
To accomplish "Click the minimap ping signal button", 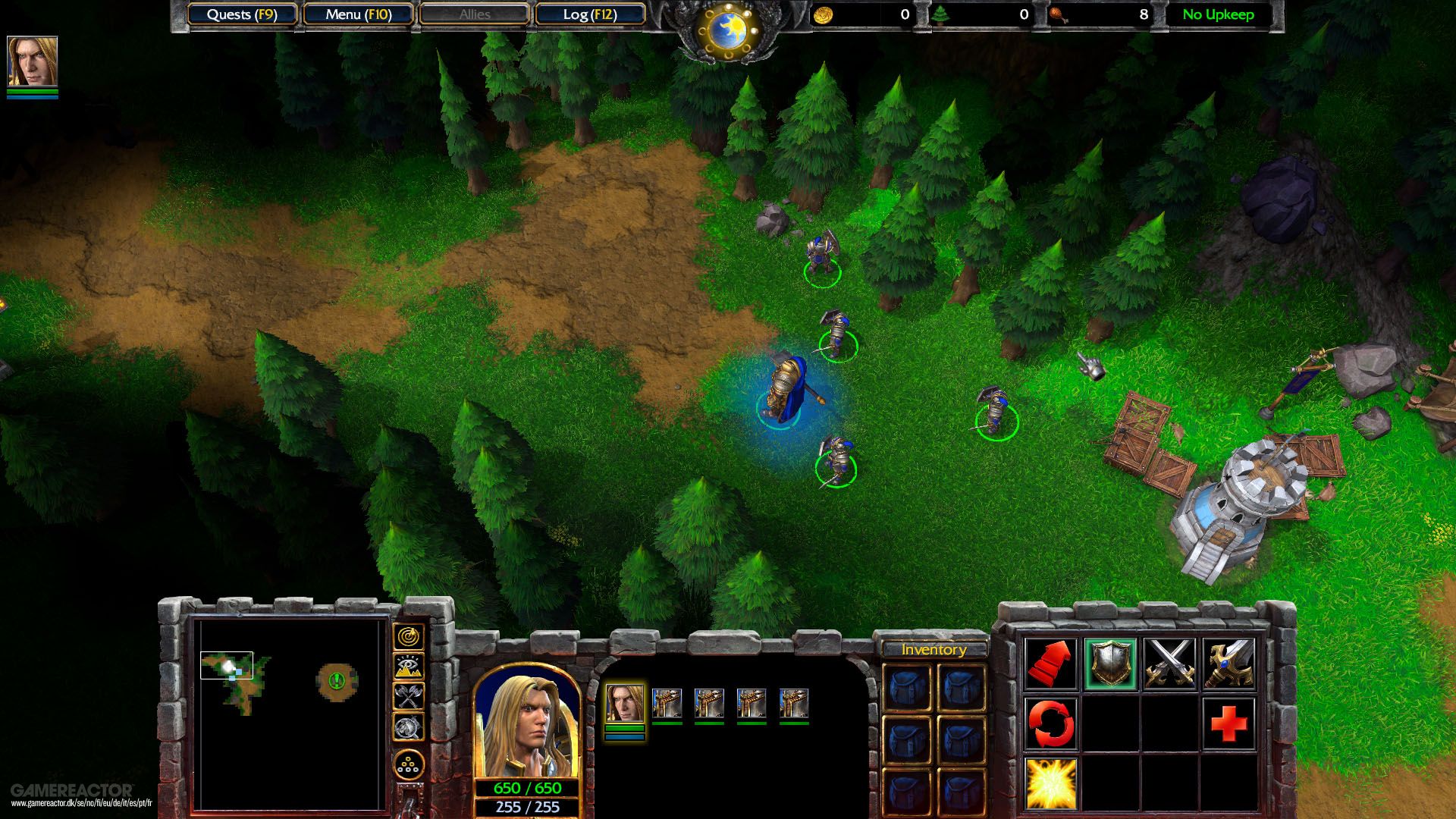I will (x=408, y=638).
